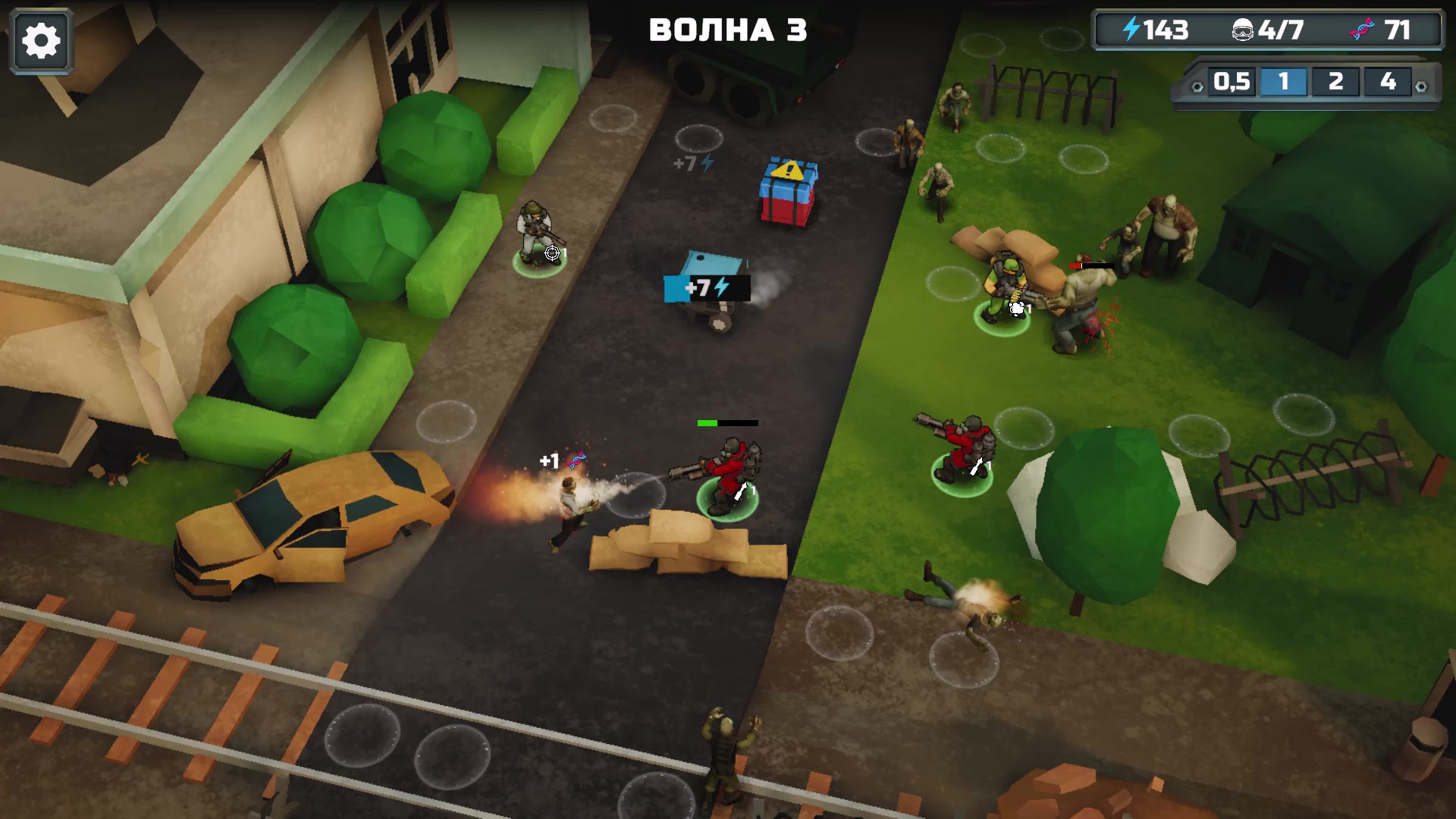Enable 4x game speed

pos(1388,83)
